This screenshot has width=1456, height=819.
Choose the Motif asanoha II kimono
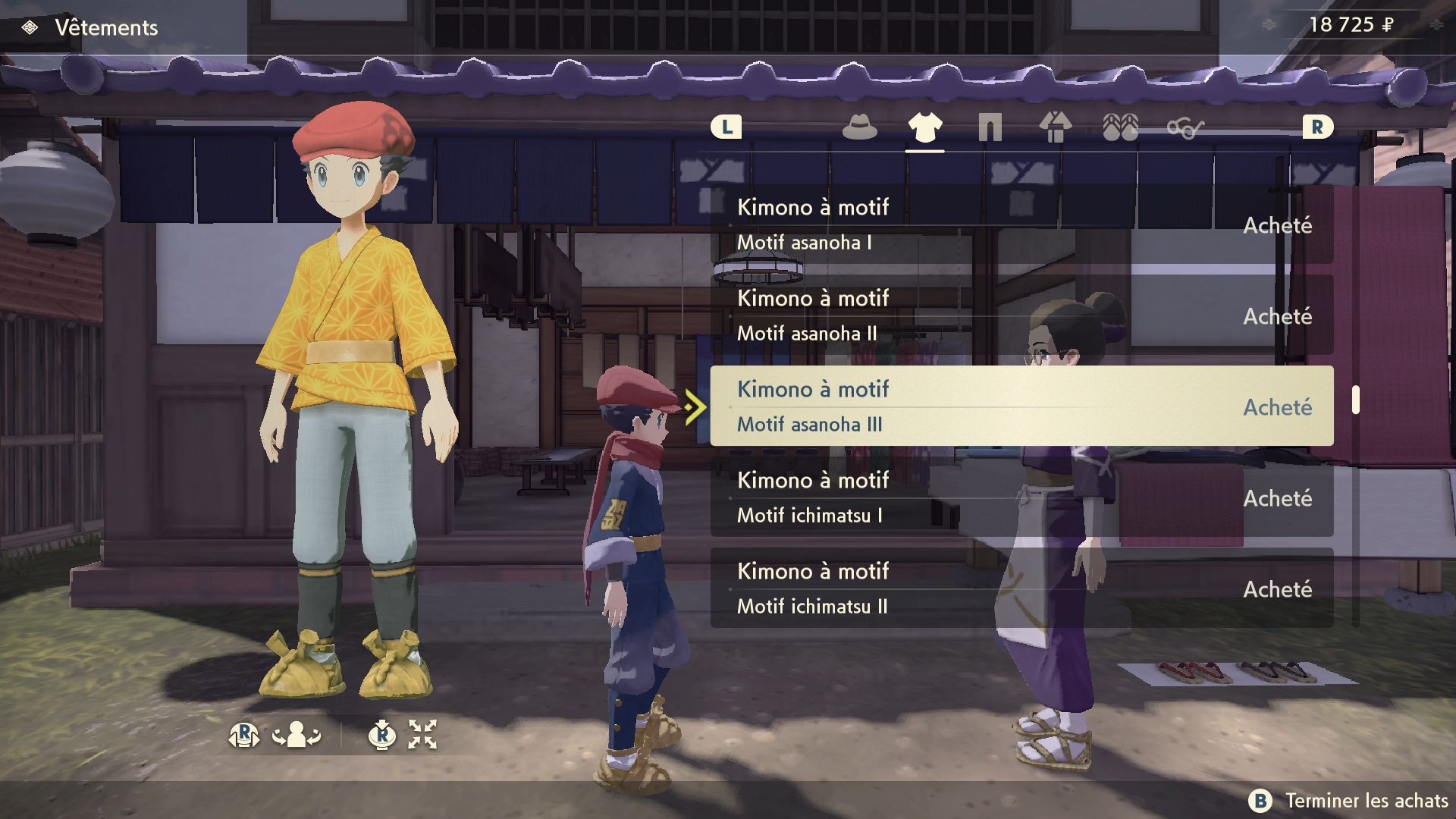coord(1021,315)
